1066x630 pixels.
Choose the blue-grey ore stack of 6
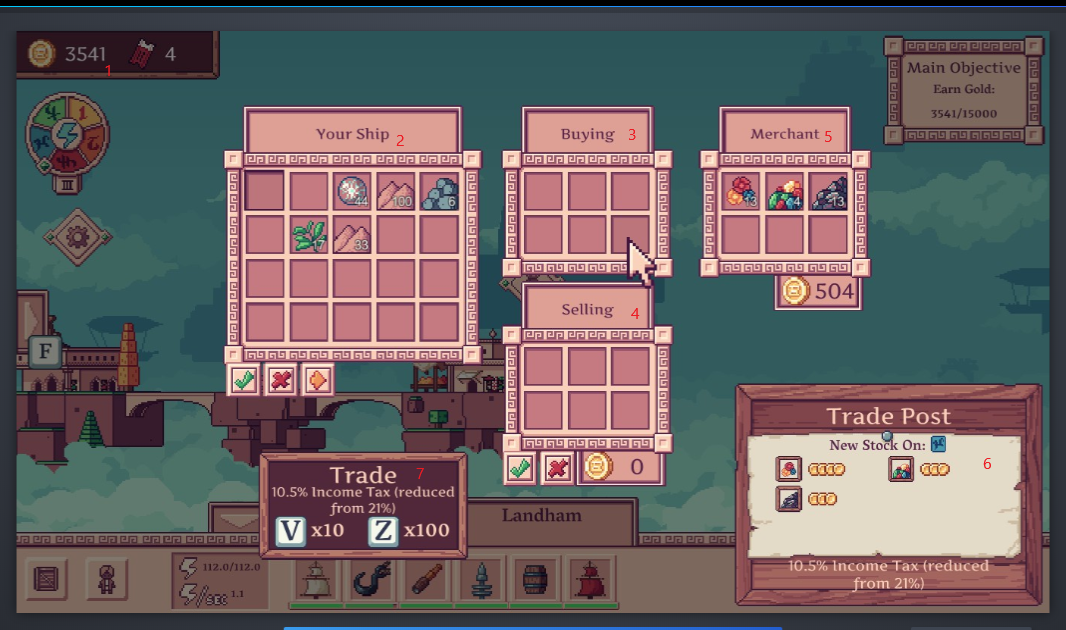(x=440, y=191)
